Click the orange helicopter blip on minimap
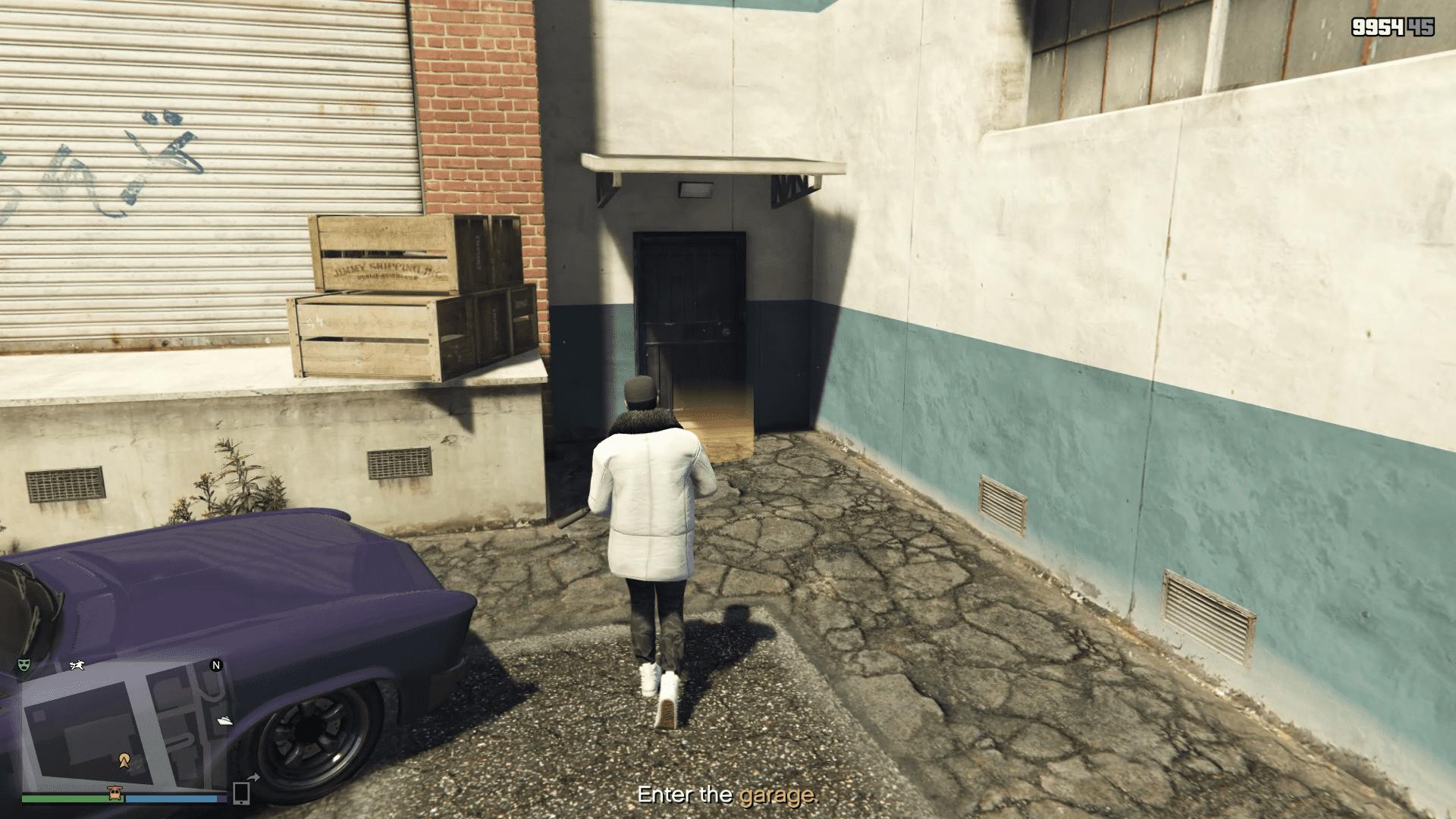Viewport: 1456px width, 819px height. (115, 793)
